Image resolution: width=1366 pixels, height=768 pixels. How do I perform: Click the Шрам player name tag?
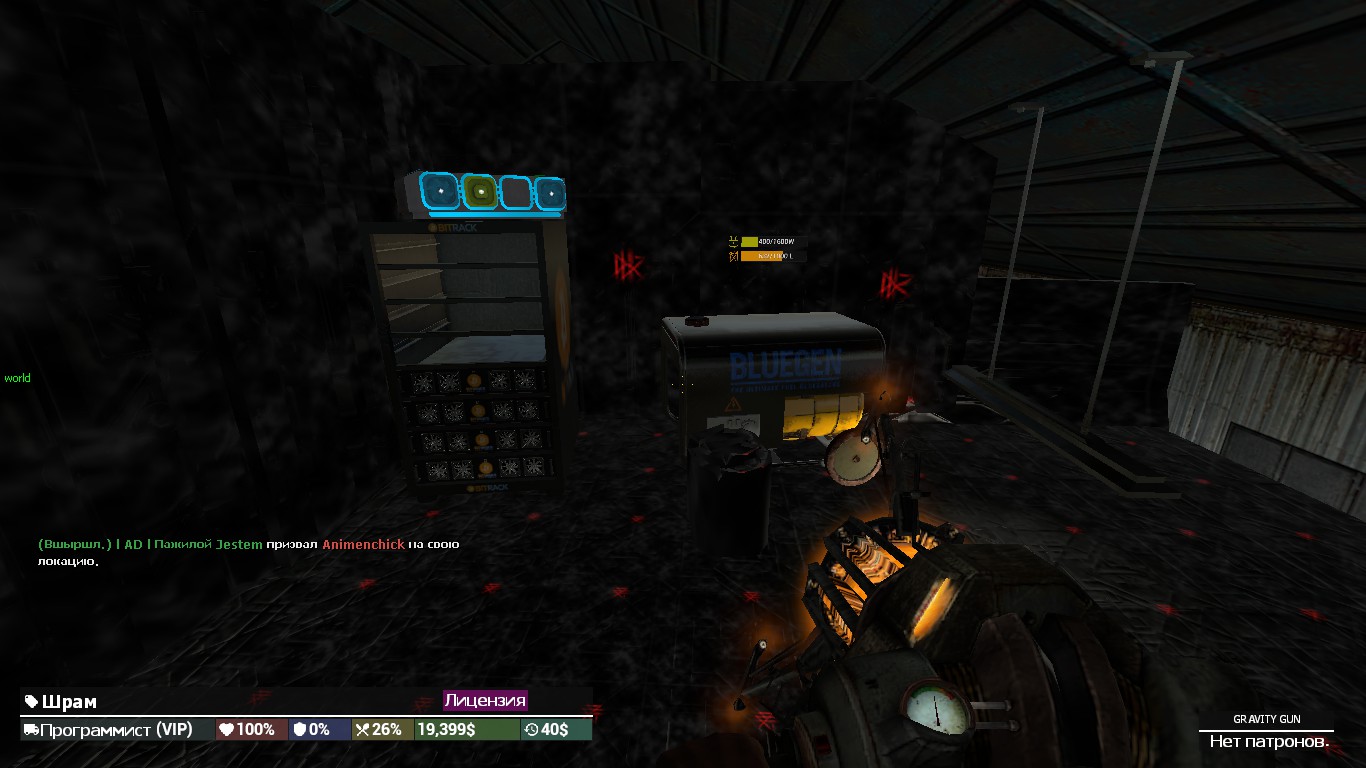68,702
